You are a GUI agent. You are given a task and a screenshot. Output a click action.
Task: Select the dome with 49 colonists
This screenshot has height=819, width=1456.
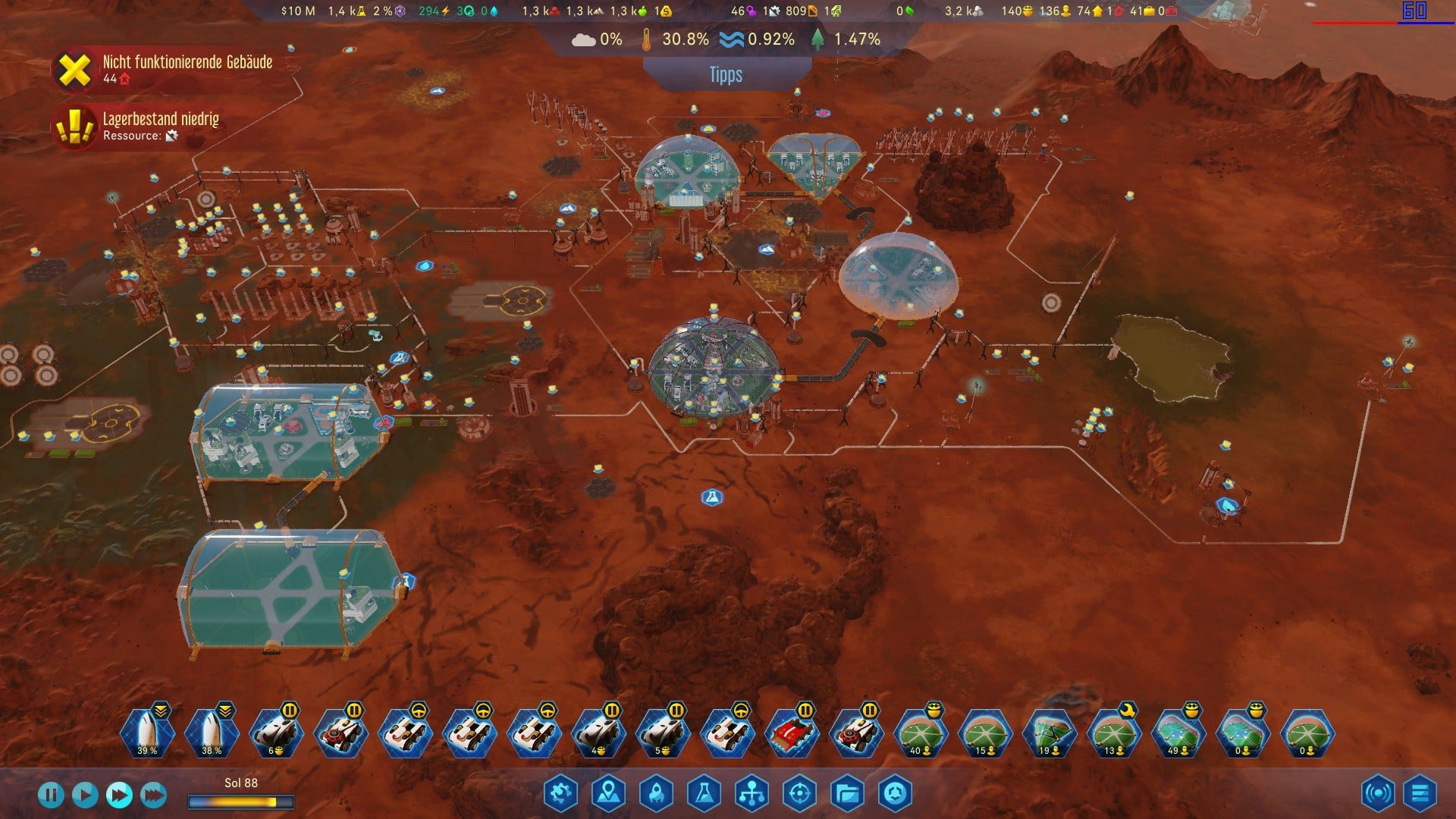(x=1178, y=733)
